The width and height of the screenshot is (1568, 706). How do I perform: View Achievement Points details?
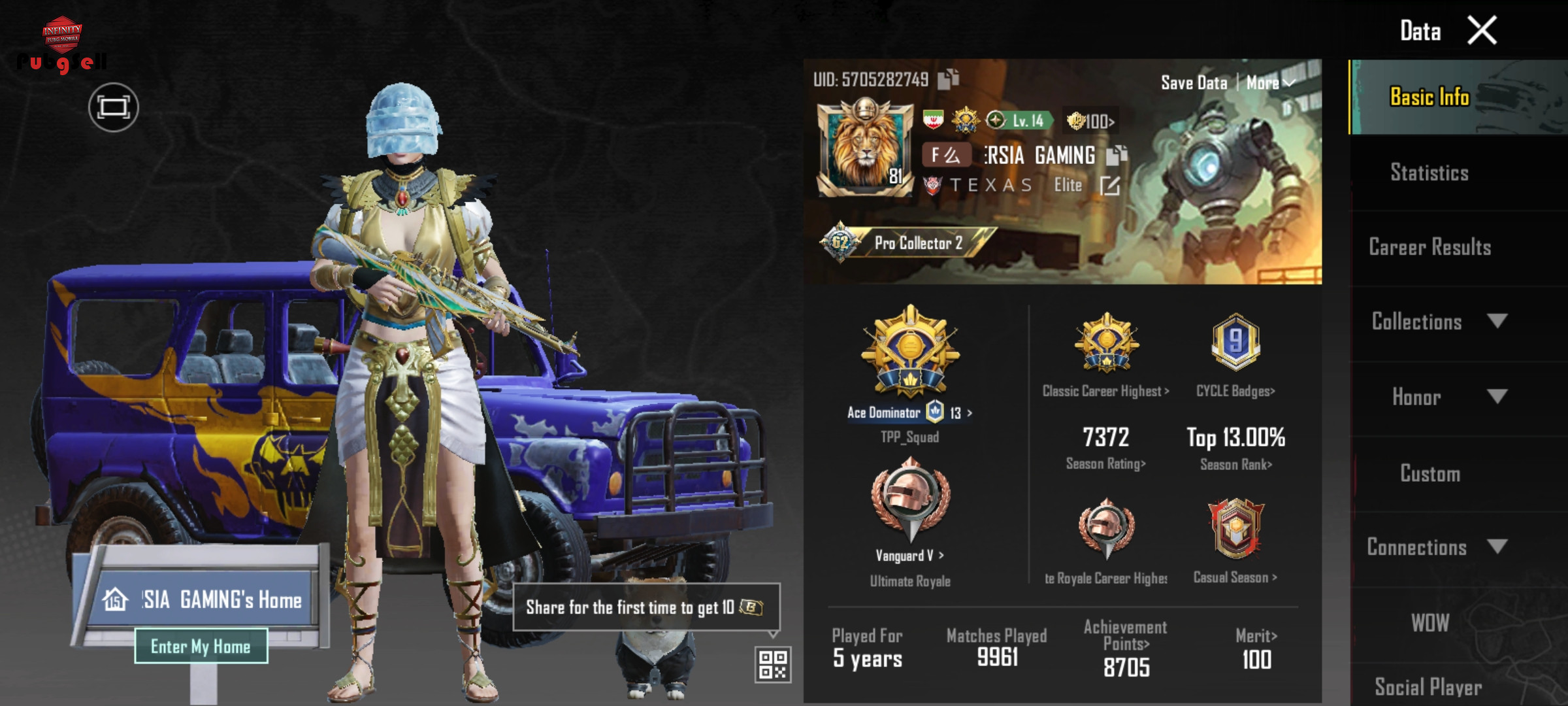click(1126, 644)
